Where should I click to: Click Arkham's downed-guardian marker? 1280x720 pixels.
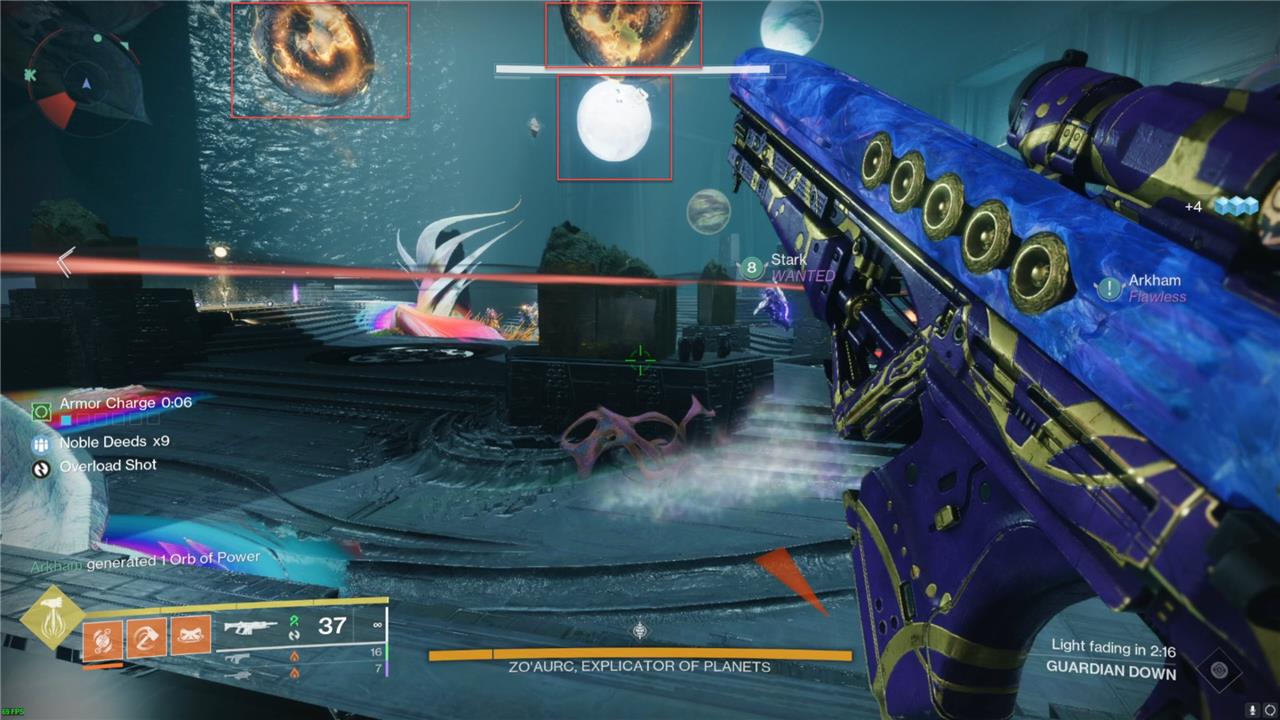1109,289
